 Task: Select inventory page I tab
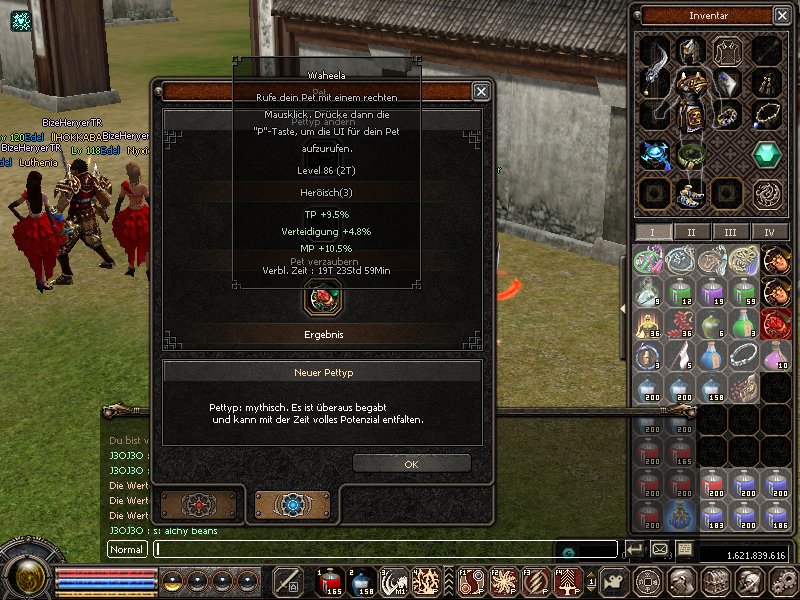pyautogui.click(x=652, y=232)
